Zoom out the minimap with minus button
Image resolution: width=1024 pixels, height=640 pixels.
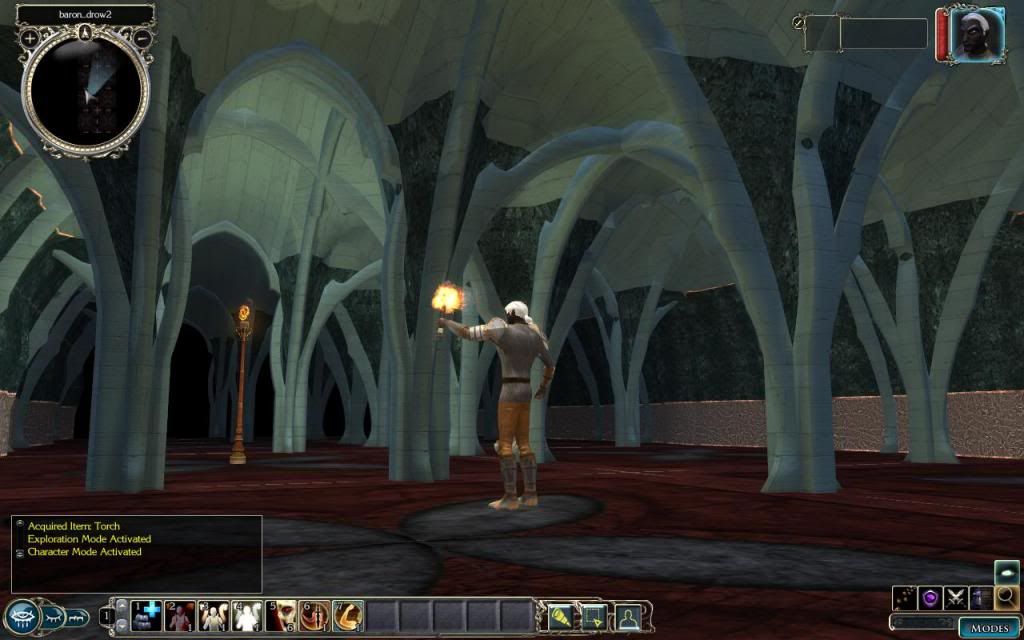142,38
